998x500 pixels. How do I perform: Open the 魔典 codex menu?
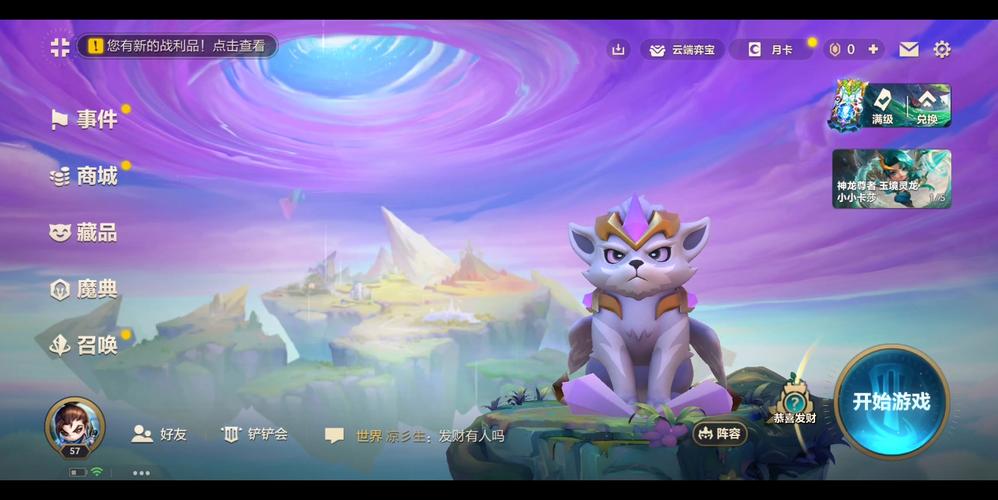tap(85, 290)
